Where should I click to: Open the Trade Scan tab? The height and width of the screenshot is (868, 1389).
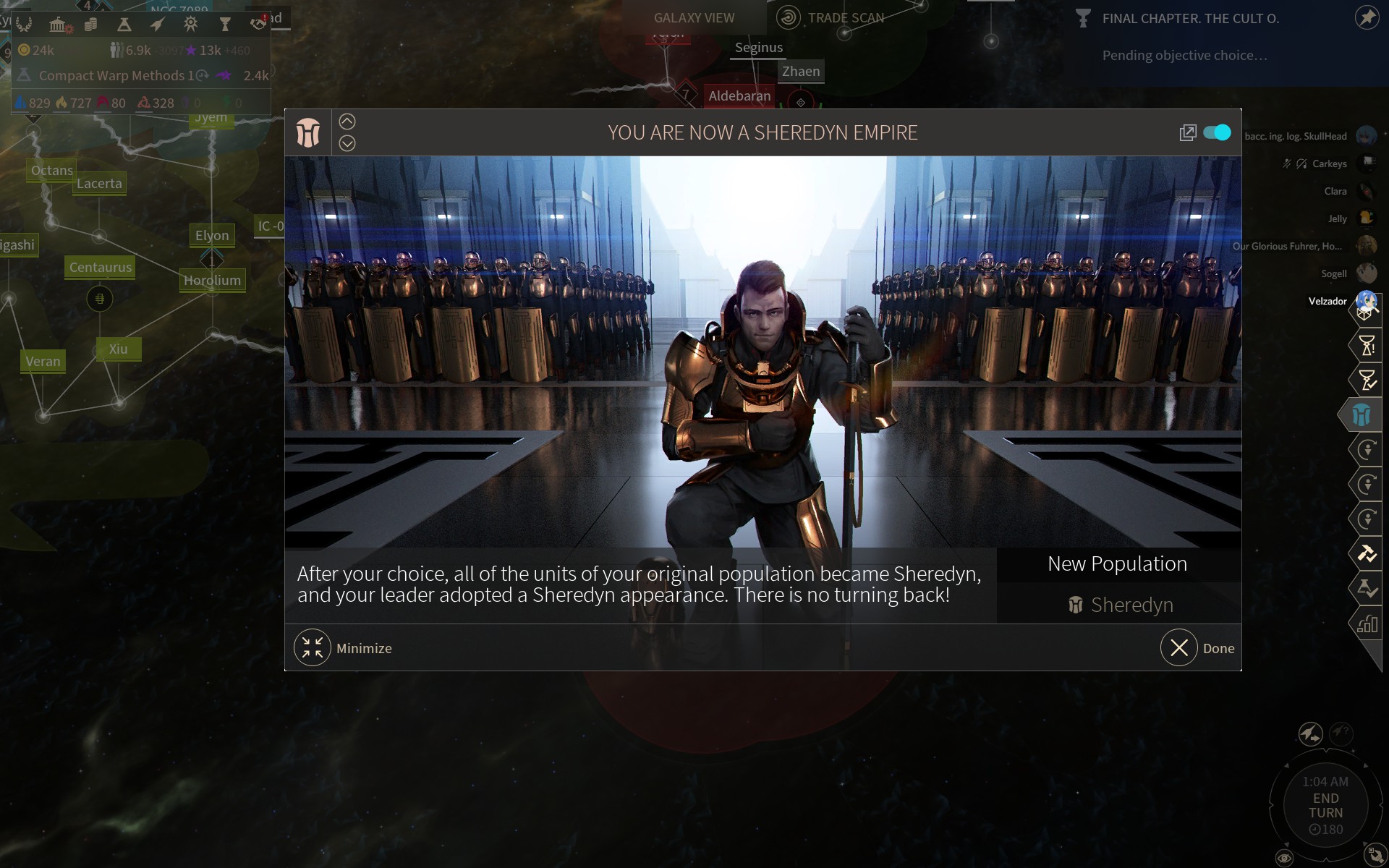[846, 17]
